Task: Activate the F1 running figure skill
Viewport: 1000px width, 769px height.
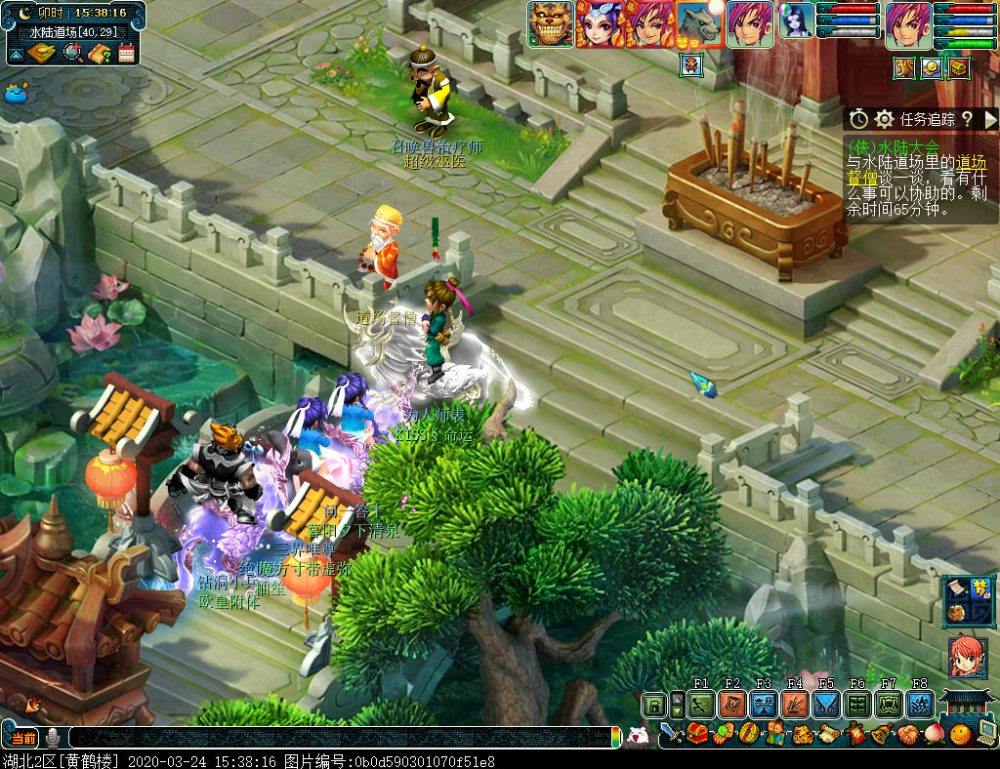Action: point(701,705)
